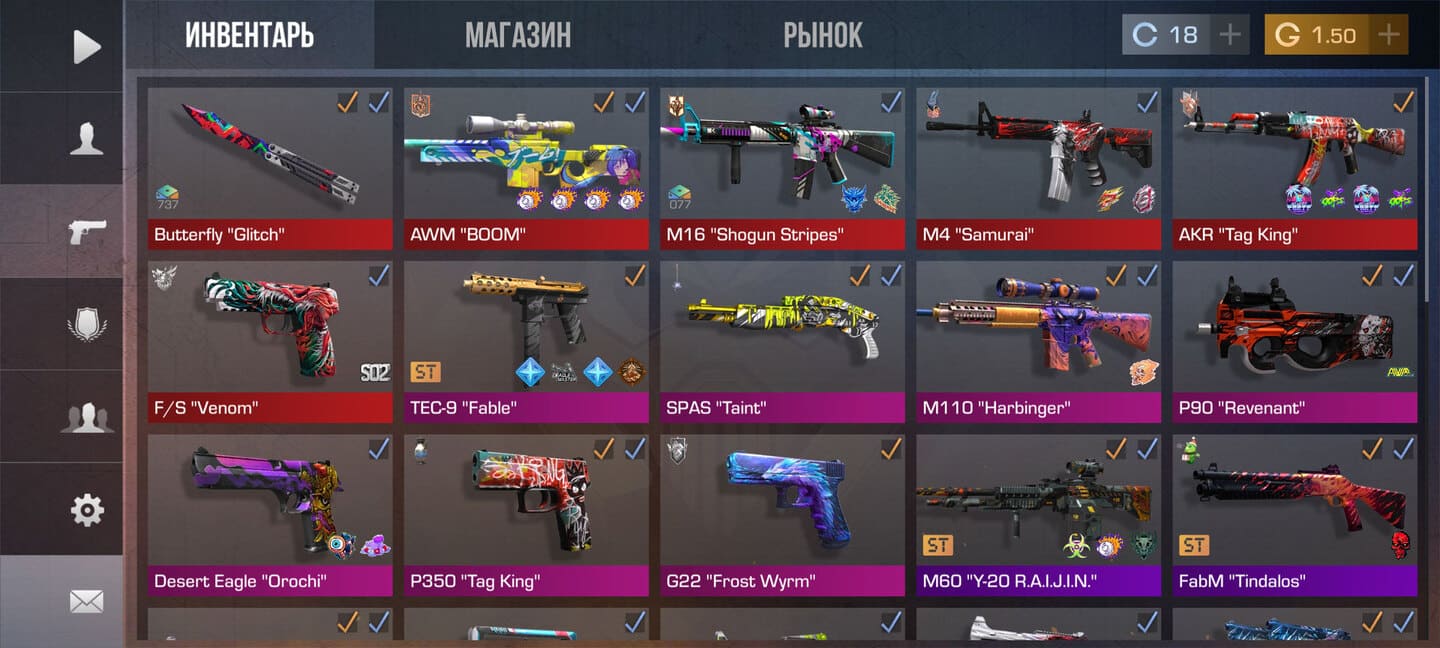The width and height of the screenshot is (1440, 648).
Task: Select the Butterfly "Glitch" knife
Action: coord(270,160)
